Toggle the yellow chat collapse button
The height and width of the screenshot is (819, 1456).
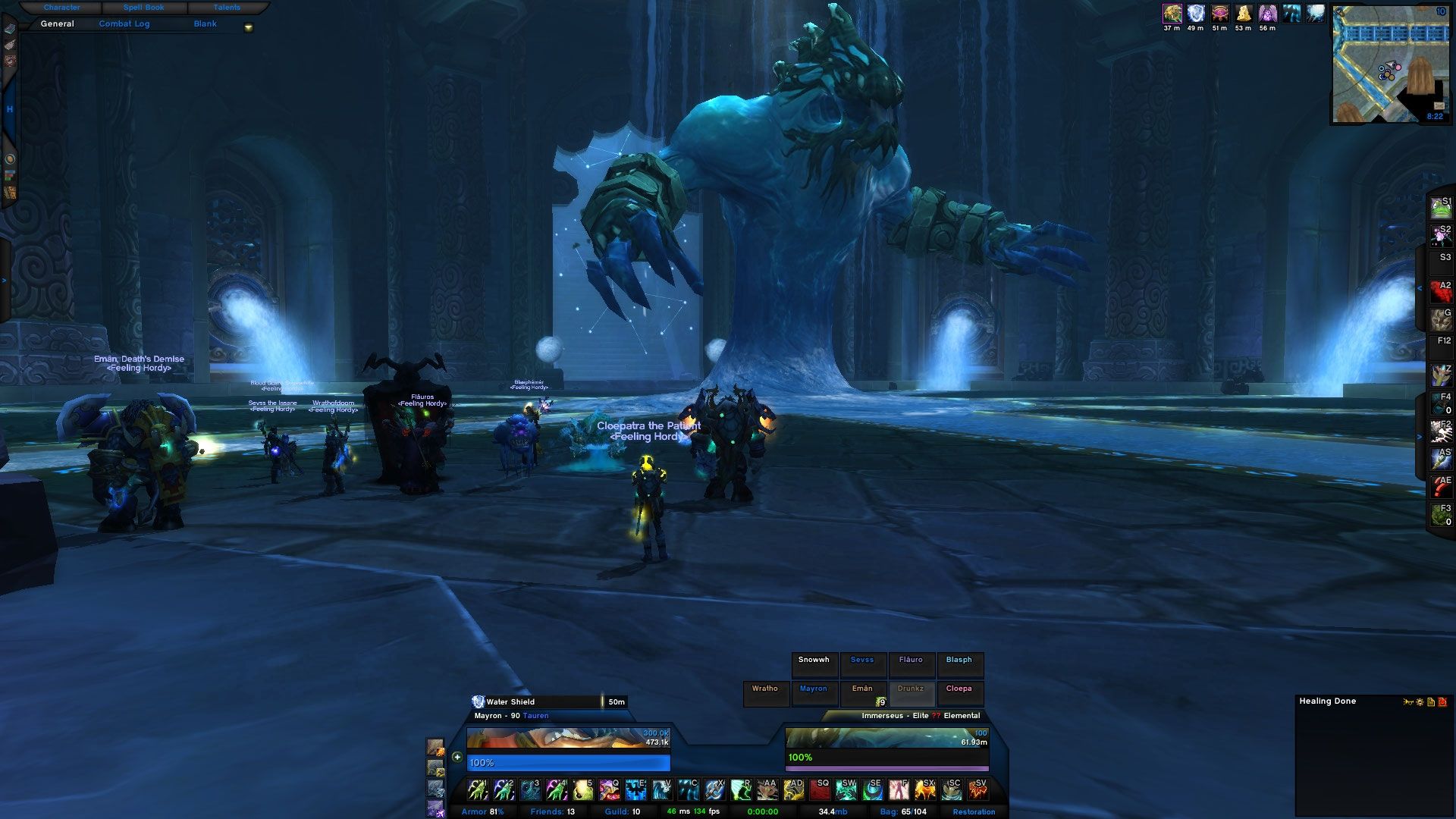(x=246, y=25)
